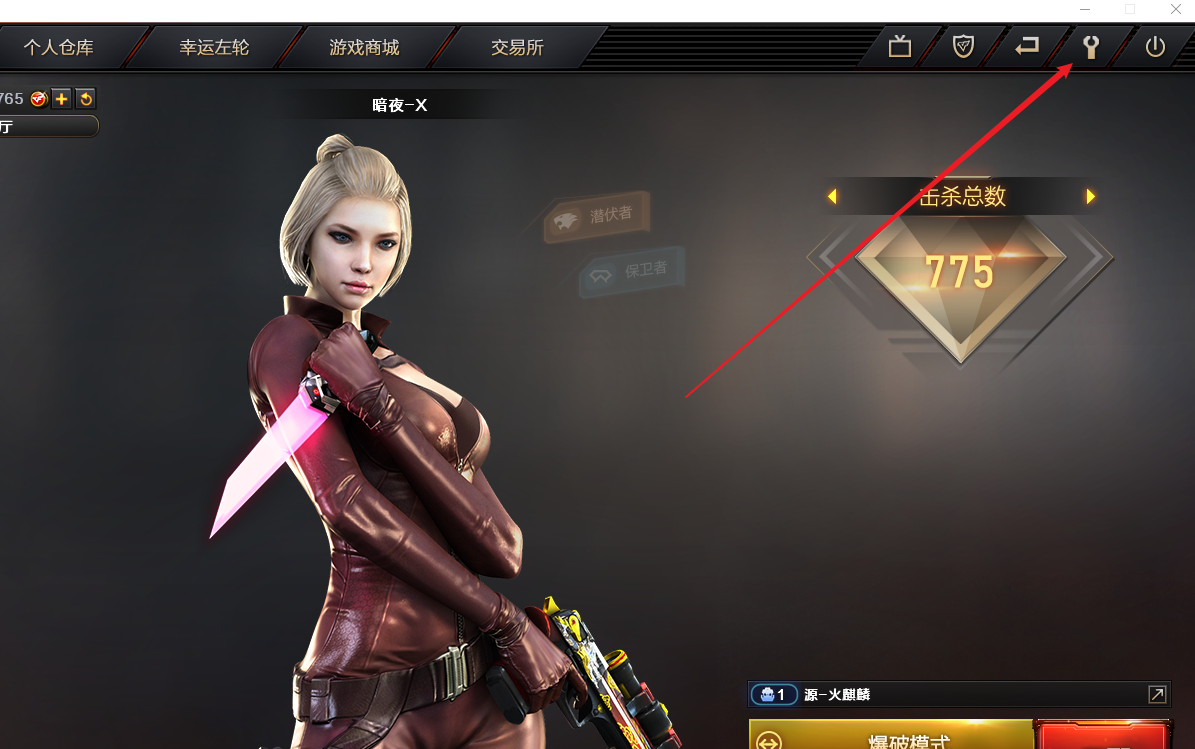Minimize the game window

(x=1086, y=9)
